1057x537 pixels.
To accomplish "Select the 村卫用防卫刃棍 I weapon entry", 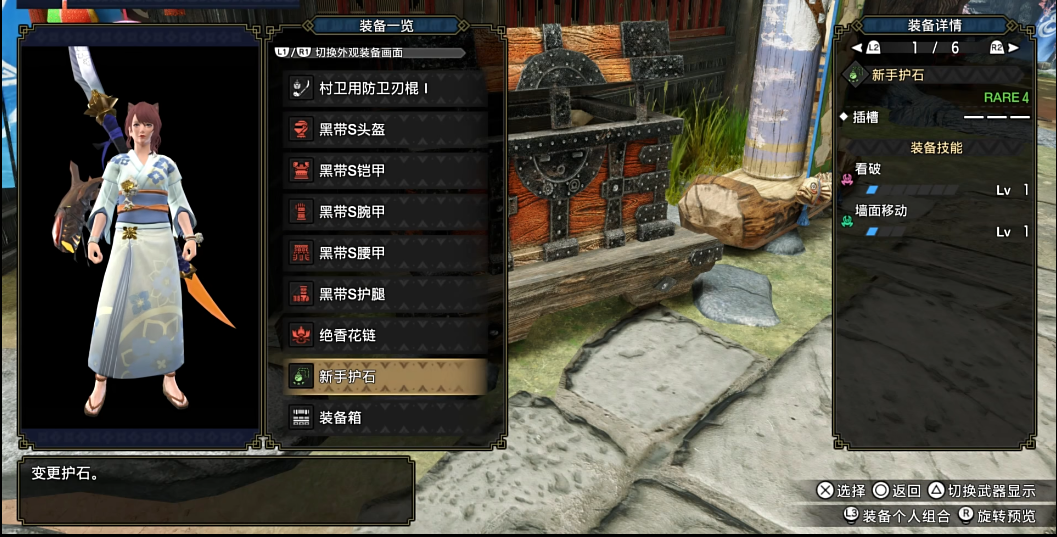I will [x=385, y=88].
